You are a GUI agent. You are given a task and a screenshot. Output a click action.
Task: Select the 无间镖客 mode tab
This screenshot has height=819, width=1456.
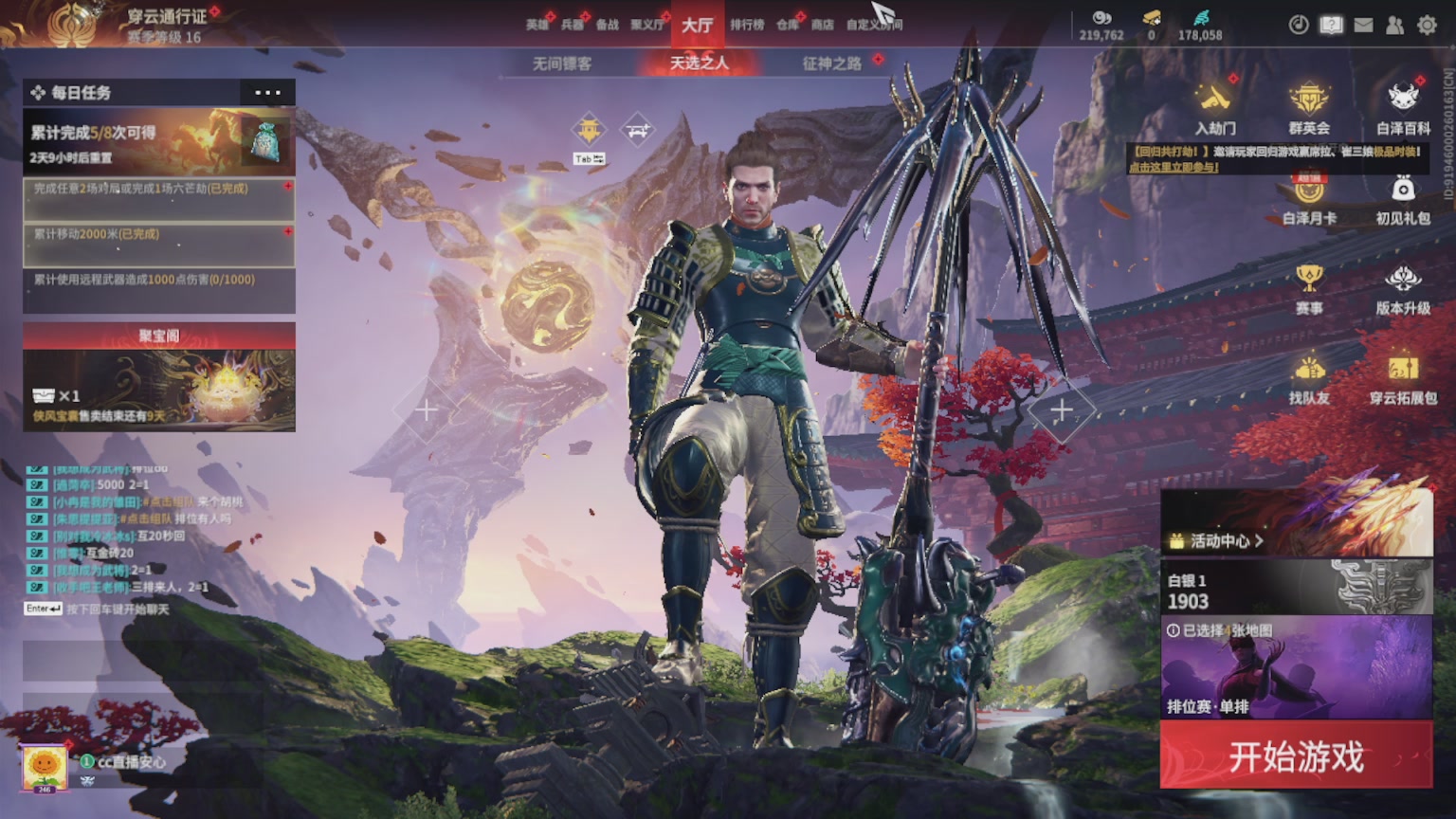click(561, 64)
